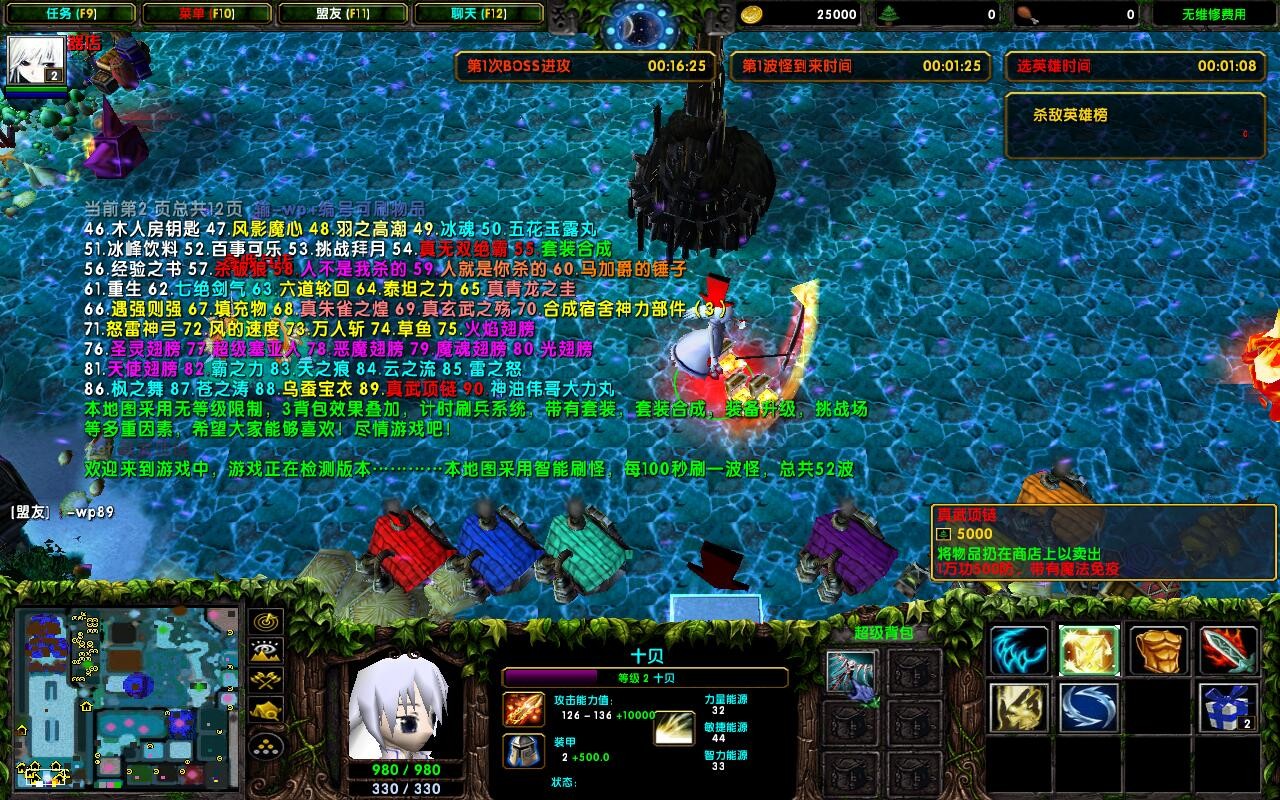Activate the glowing golden burst ability
Image resolution: width=1280 pixels, height=800 pixels.
1088,651
